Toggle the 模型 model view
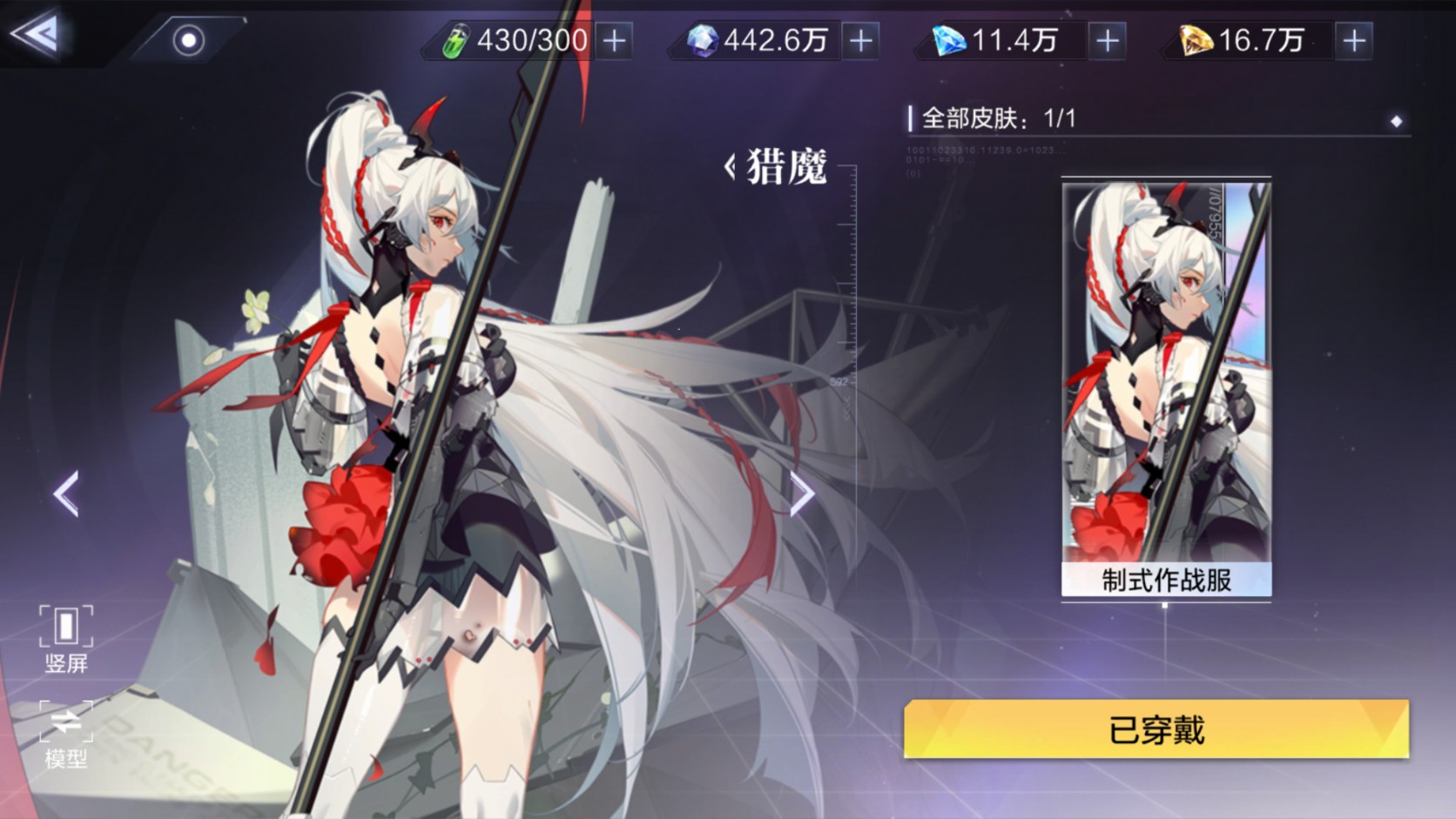The height and width of the screenshot is (819, 1456). [x=66, y=735]
